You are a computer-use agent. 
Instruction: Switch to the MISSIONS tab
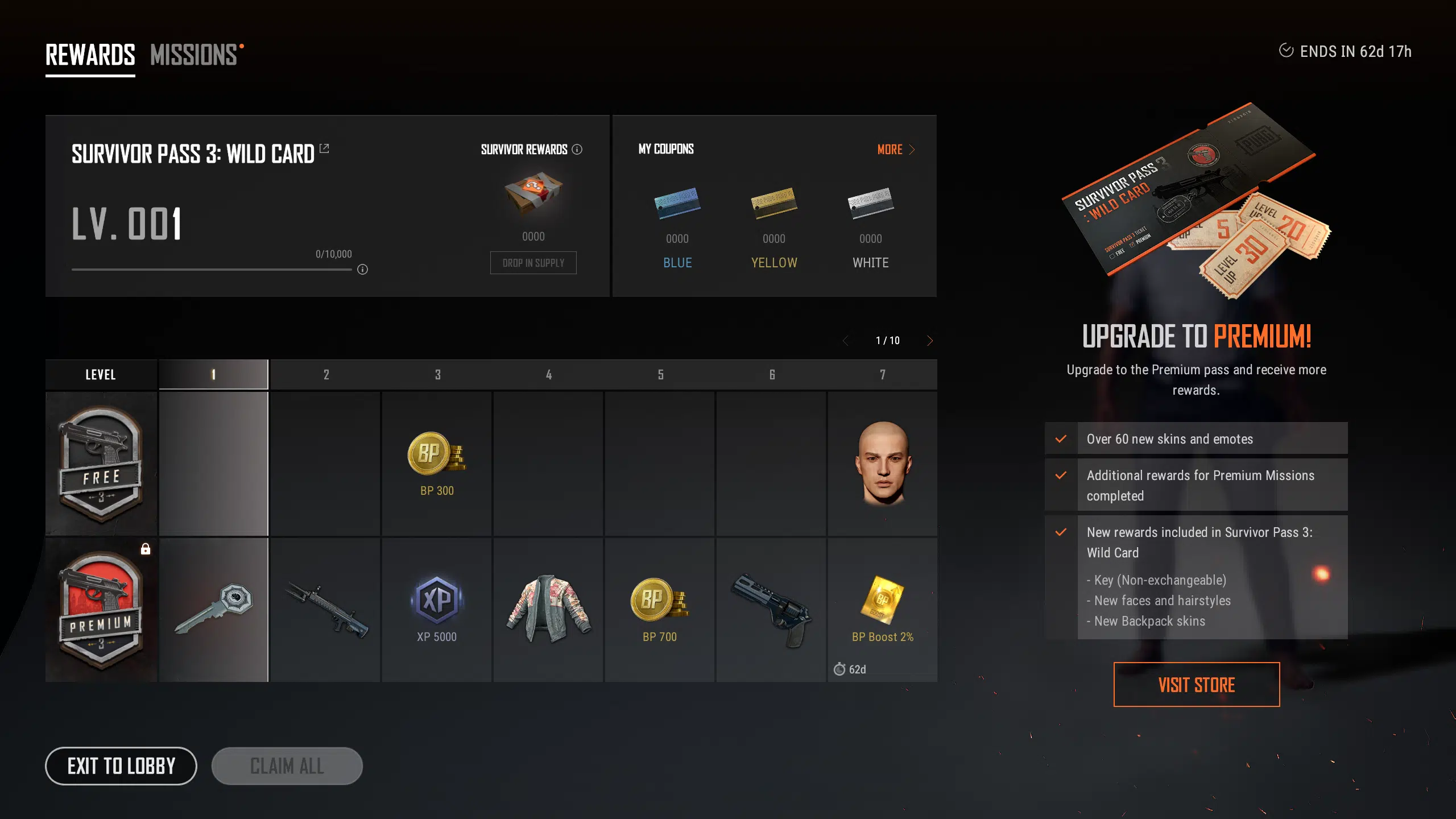[195, 54]
